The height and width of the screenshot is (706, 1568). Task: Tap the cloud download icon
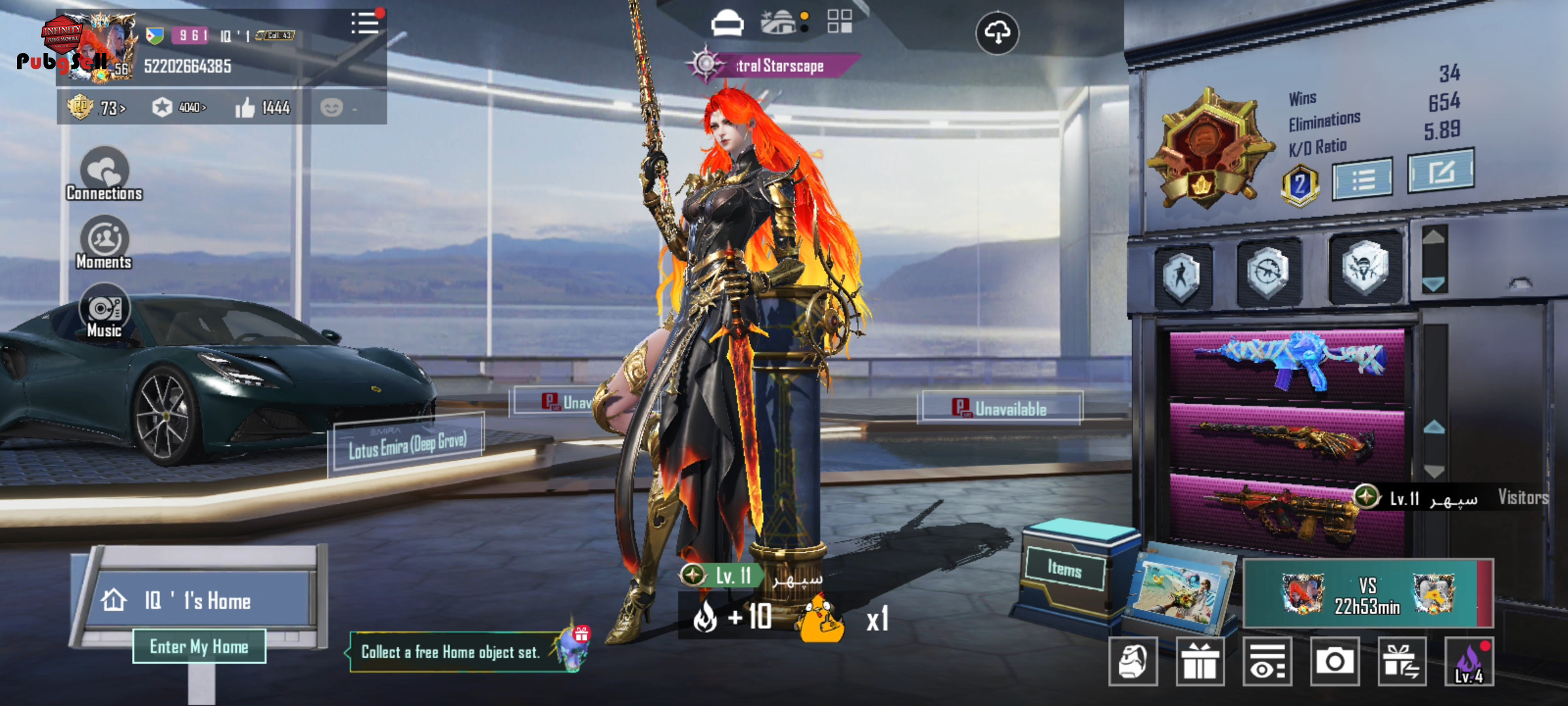[997, 33]
